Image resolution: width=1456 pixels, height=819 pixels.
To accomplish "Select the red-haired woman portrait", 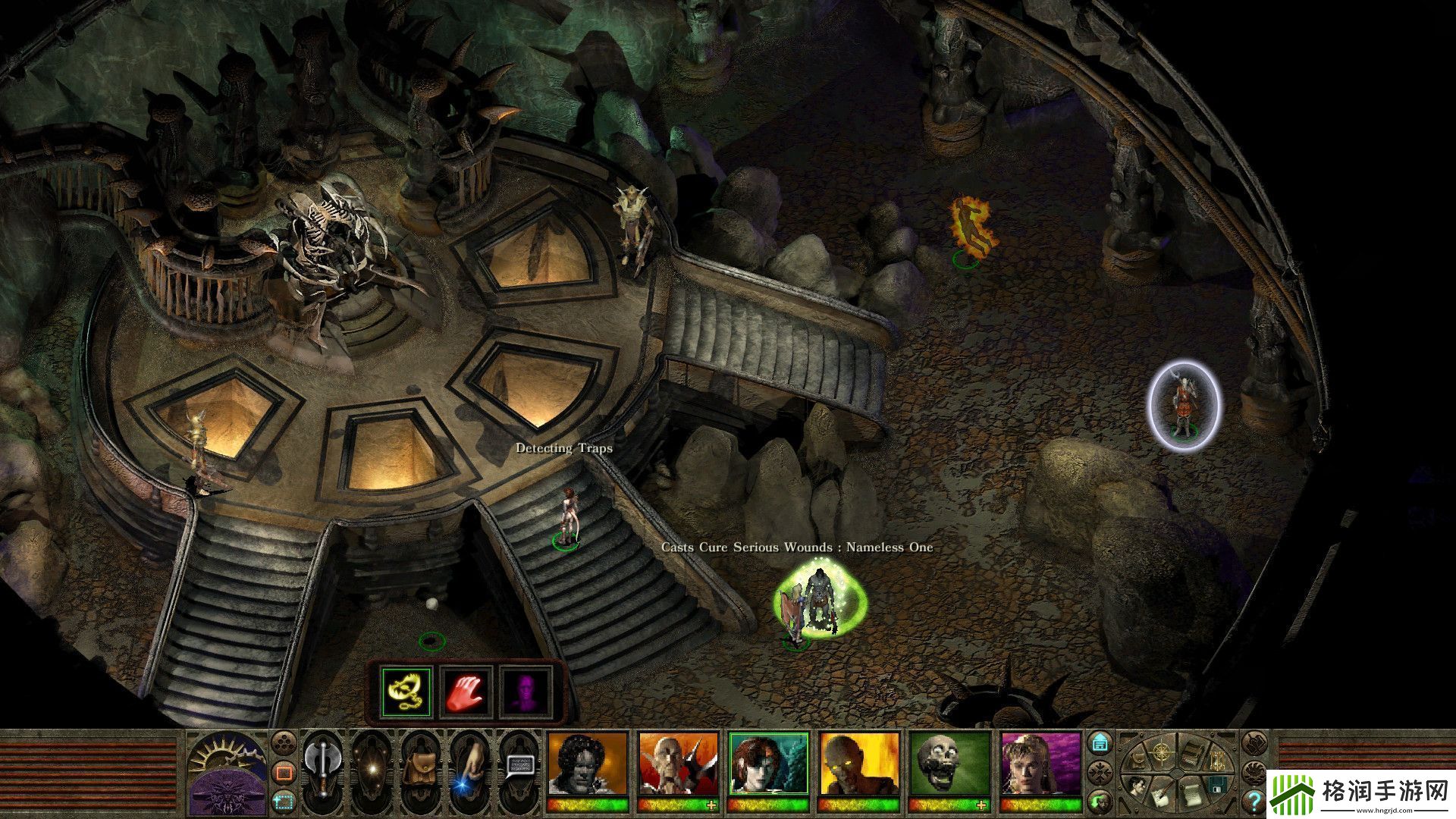I will [769, 764].
